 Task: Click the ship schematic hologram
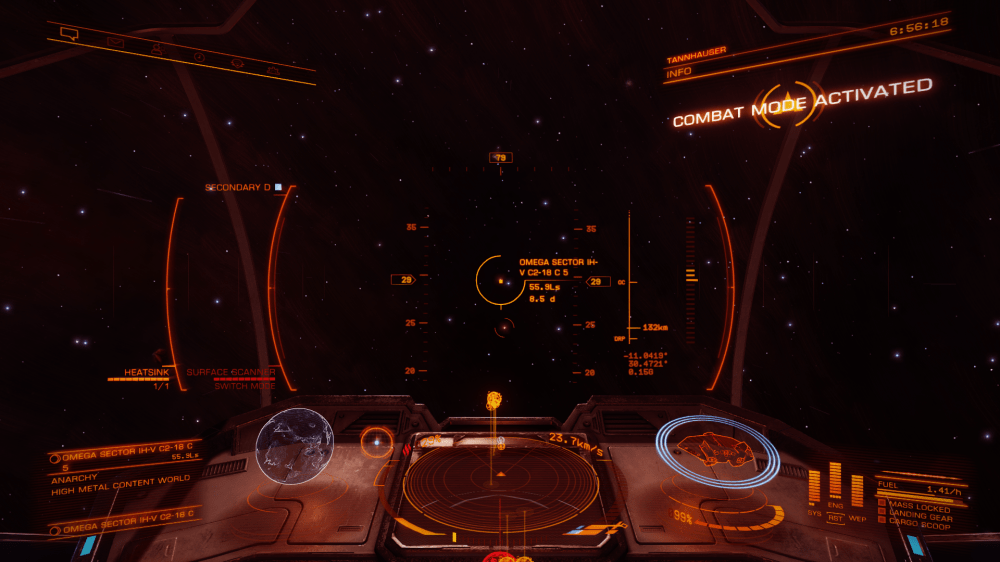(x=716, y=451)
